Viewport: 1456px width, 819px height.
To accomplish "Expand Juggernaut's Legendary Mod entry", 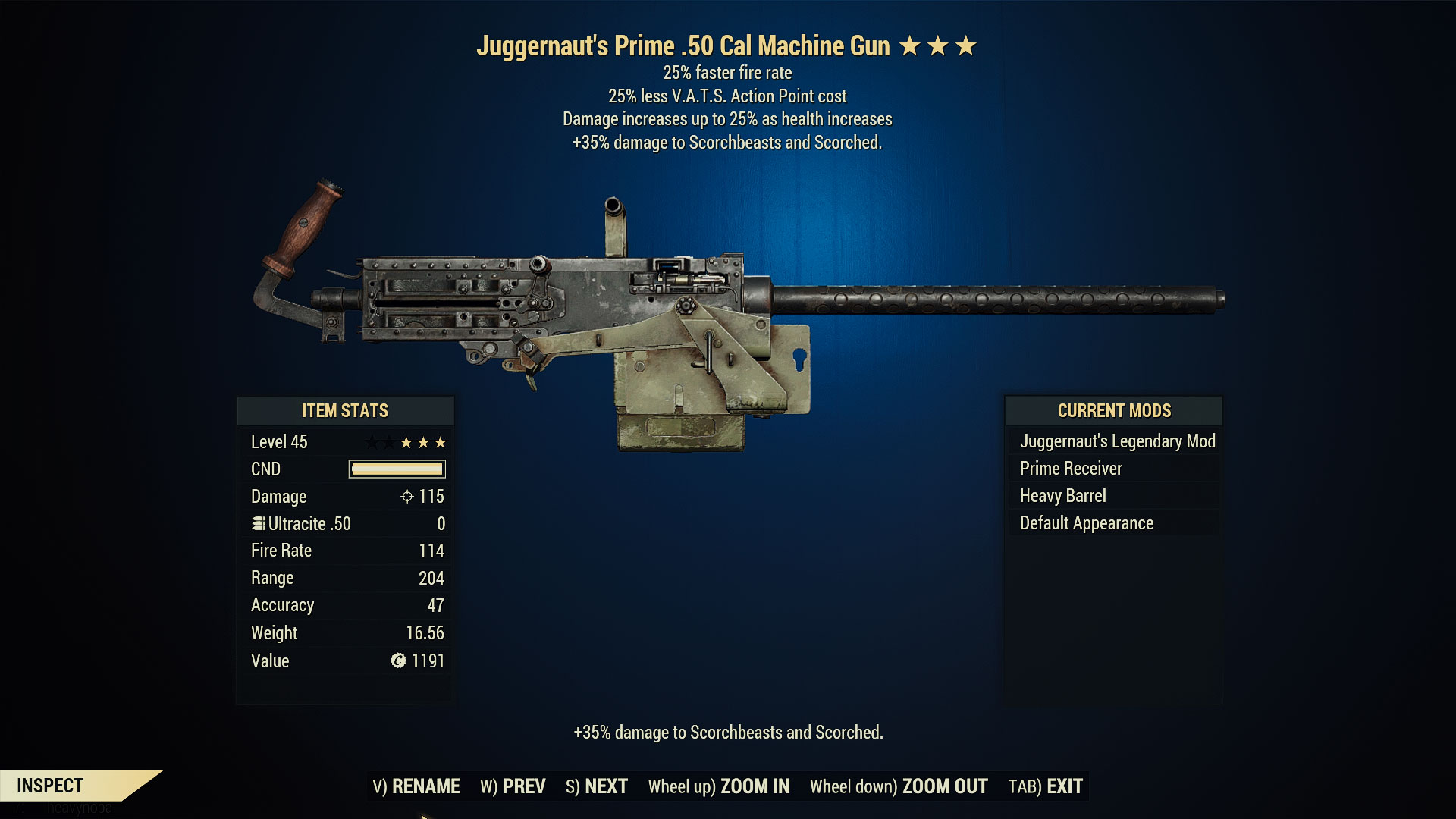I will tap(1118, 441).
